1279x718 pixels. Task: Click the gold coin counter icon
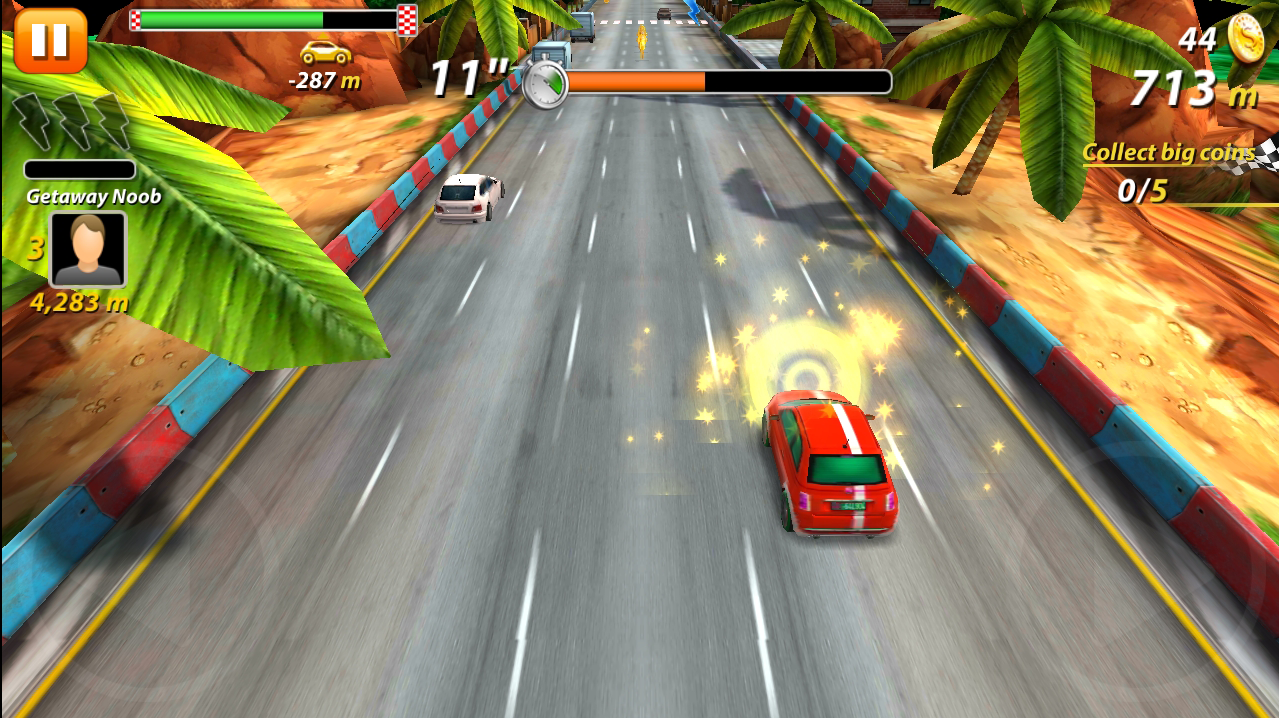(1246, 39)
